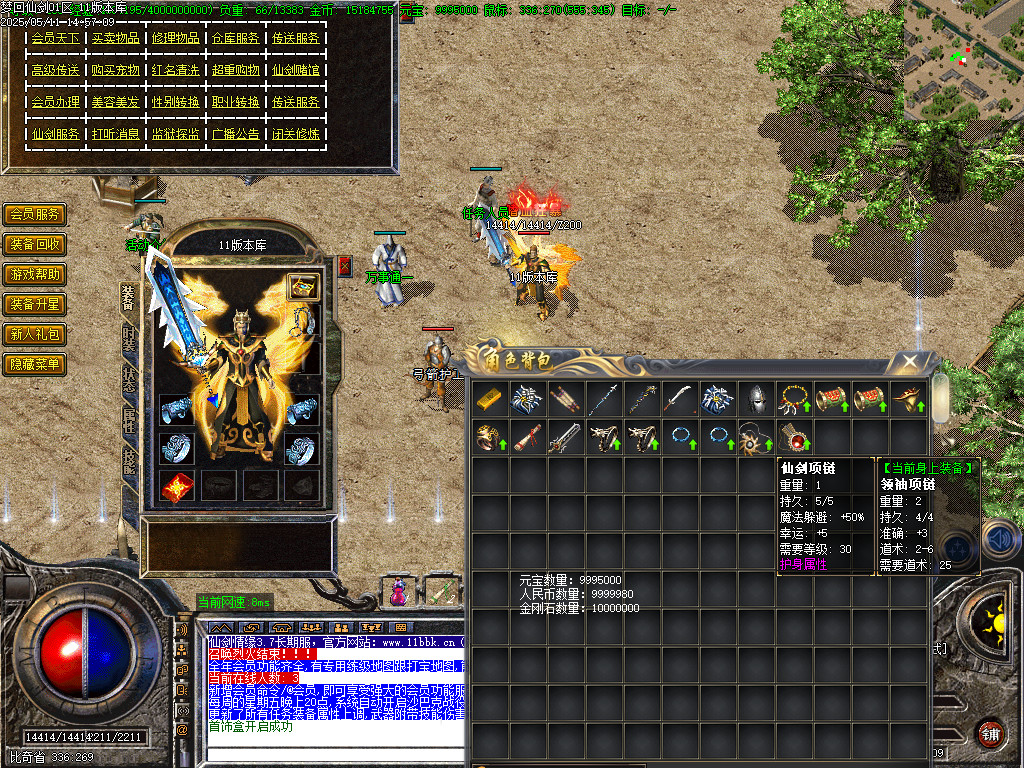The image size is (1024, 768).
Task: Open the 仙剑赌馆 menu entry
Action: coord(295,70)
